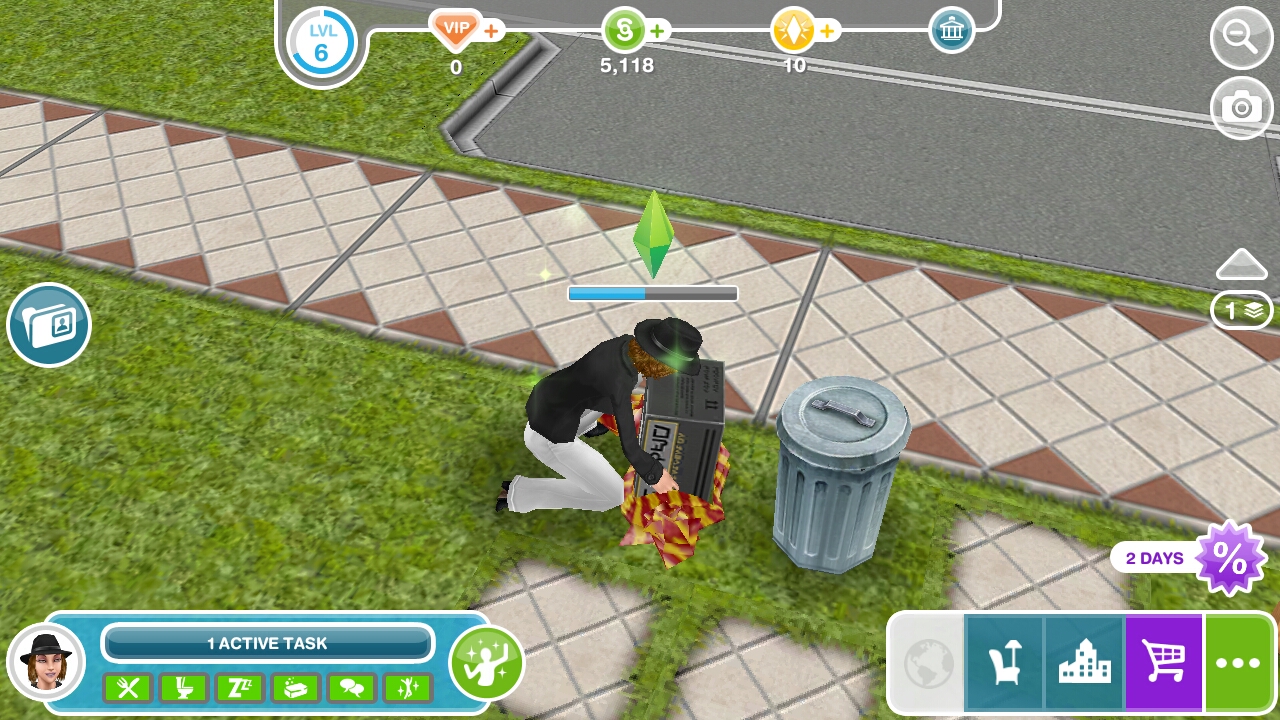The image size is (1280, 720).
Task: Tap the Zzz sleep motive icon
Action: coord(240,688)
